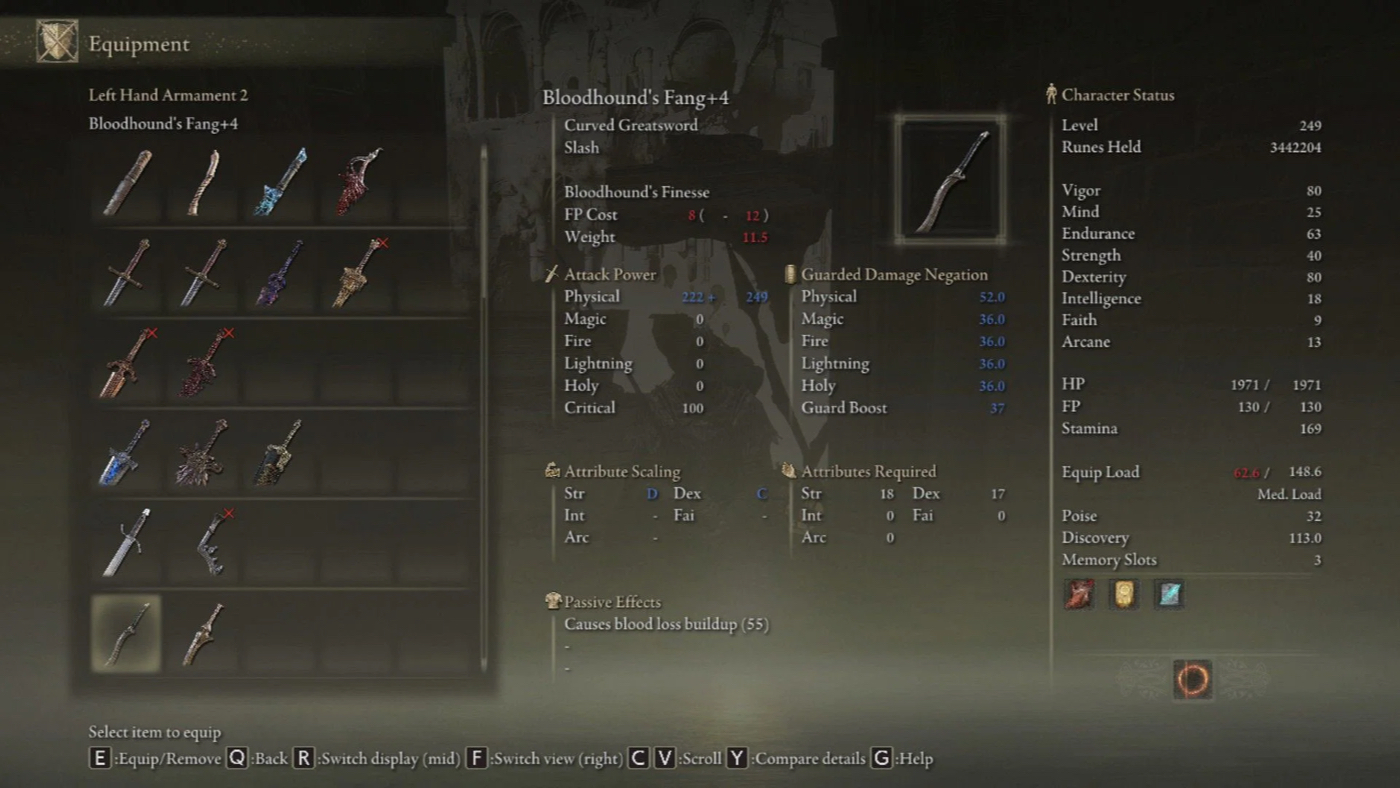Viewport: 1400px width, 788px height.
Task: Choose the purple-bladed sword slot
Action: 281,273
